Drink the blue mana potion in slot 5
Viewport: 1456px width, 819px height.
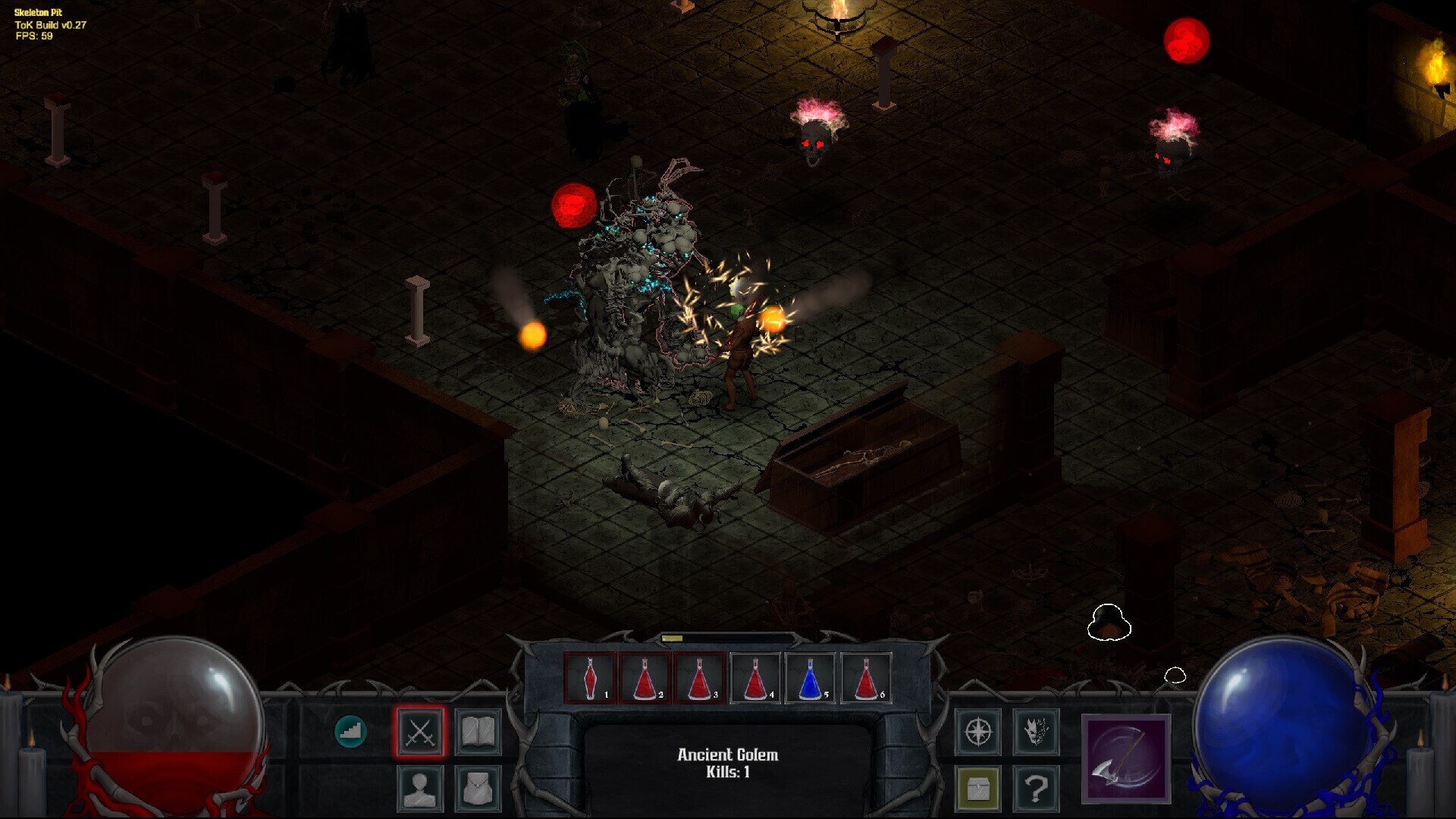coord(811,678)
